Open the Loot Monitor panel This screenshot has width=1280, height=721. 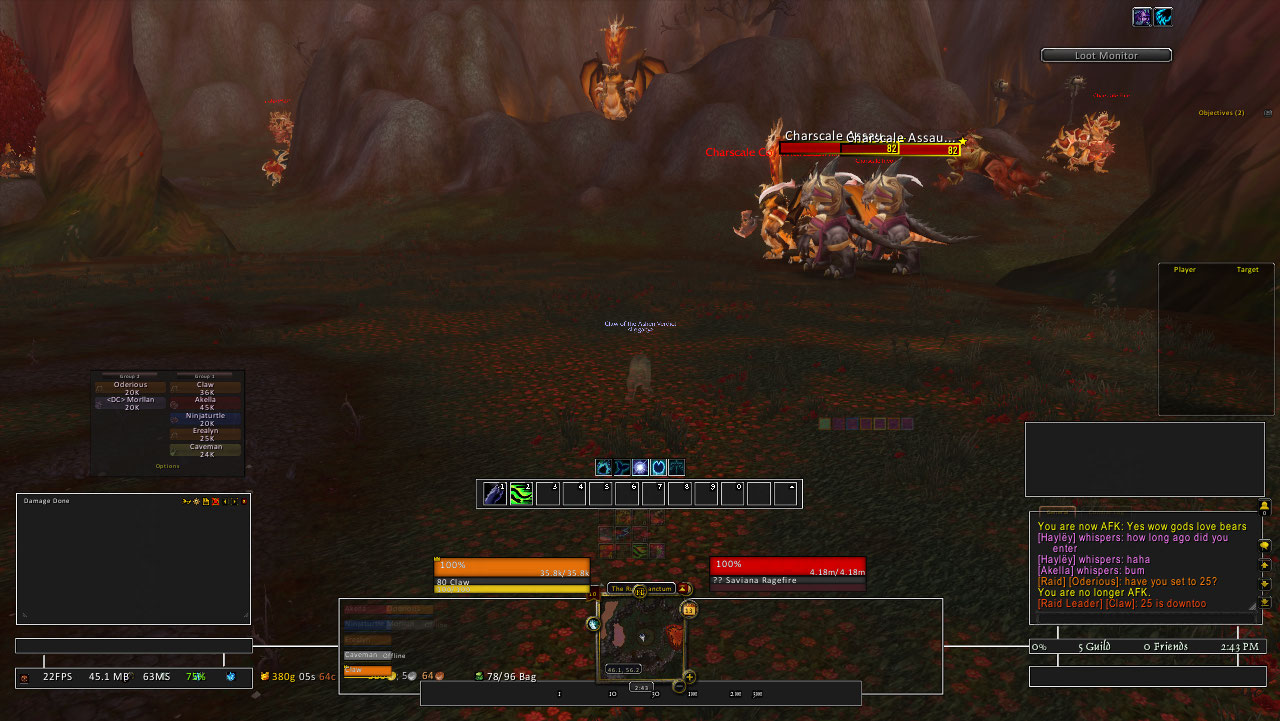[1105, 56]
